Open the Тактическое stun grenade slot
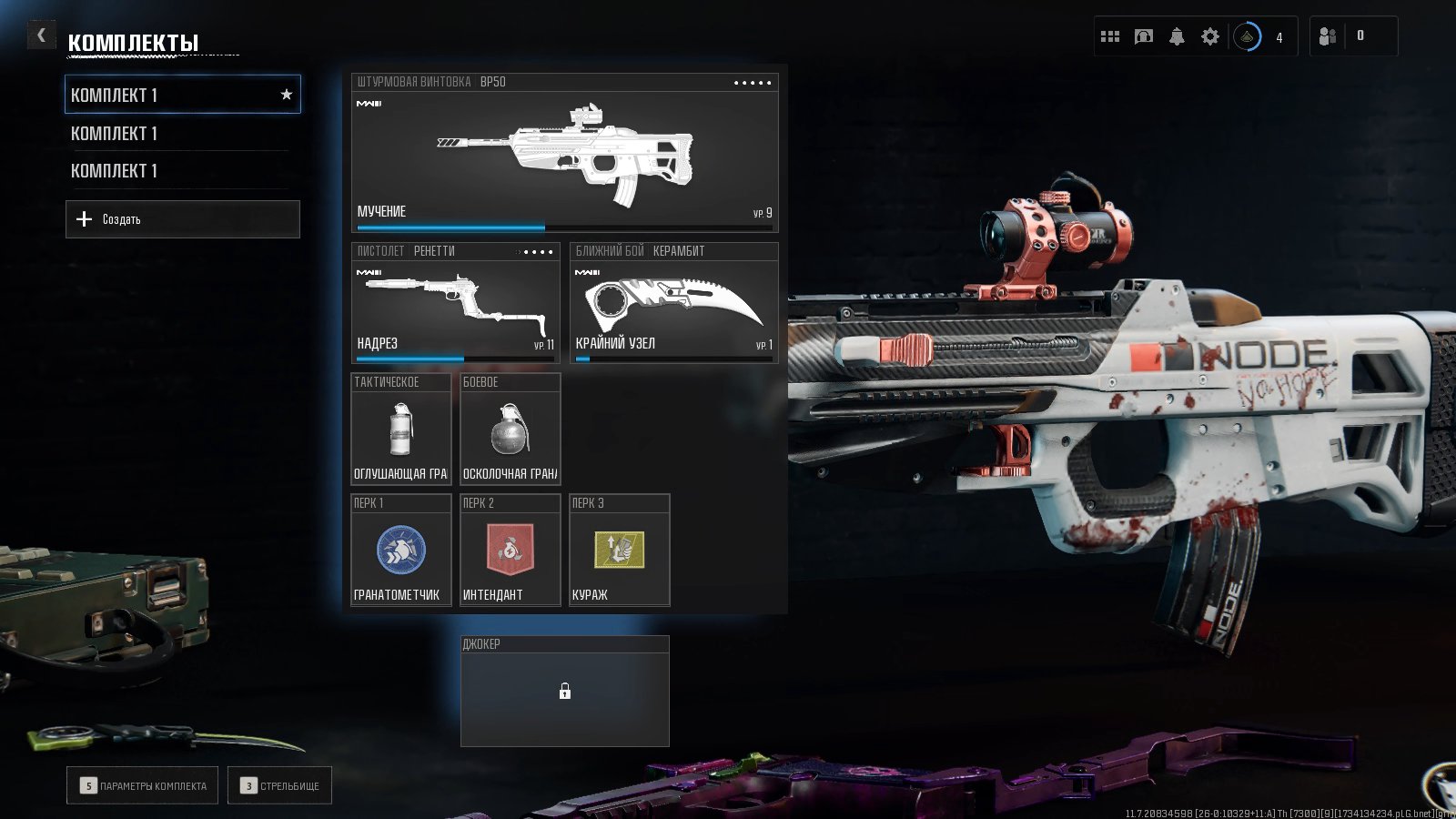1456x819 pixels. (x=401, y=429)
